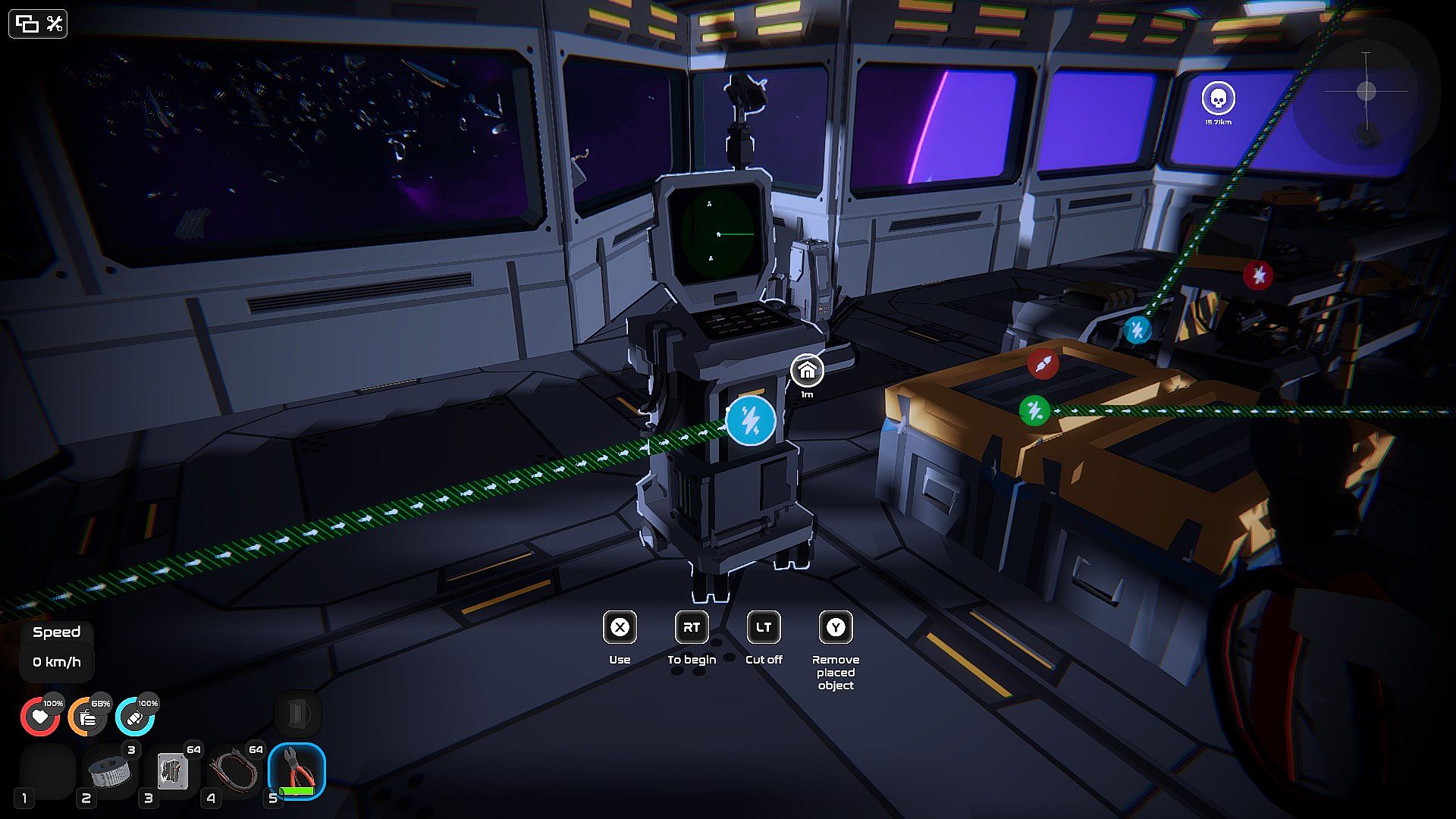This screenshot has width=1456, height=819.
Task: Select the green power connector node
Action: pos(1034,411)
